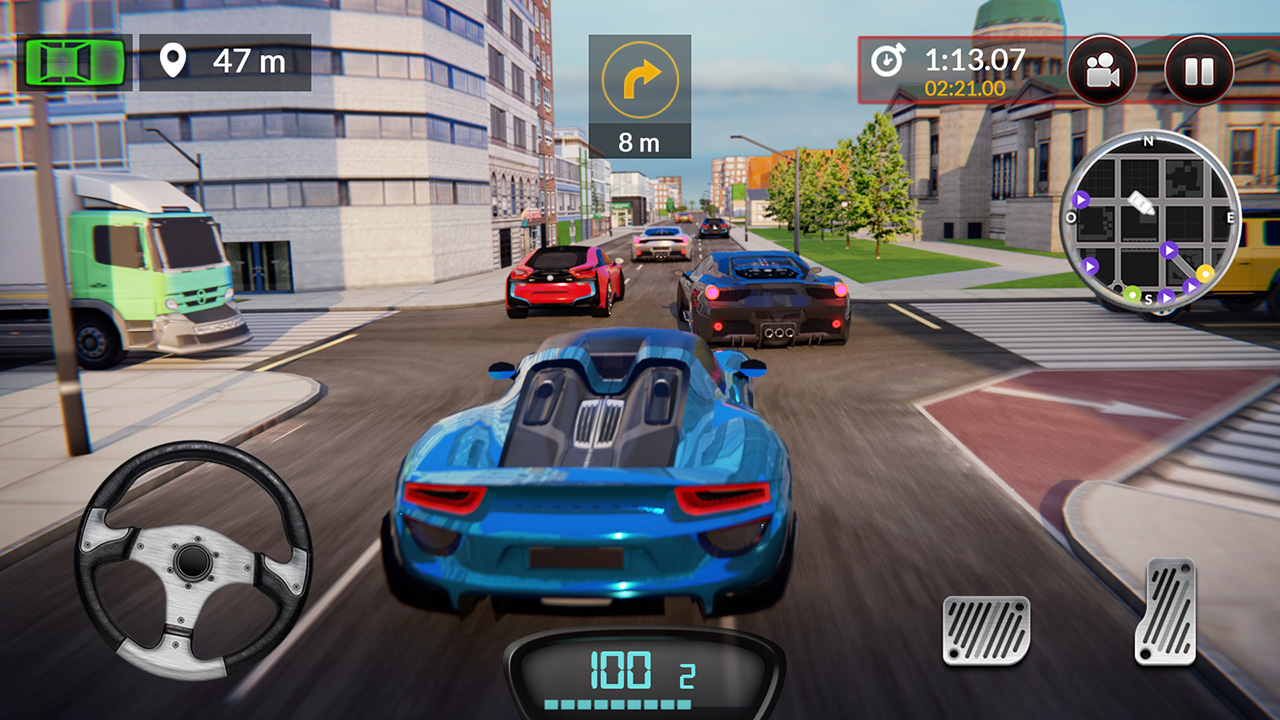The image size is (1280, 720).
Task: Tap the yellow dot marker on the minimap
Action: [1205, 273]
